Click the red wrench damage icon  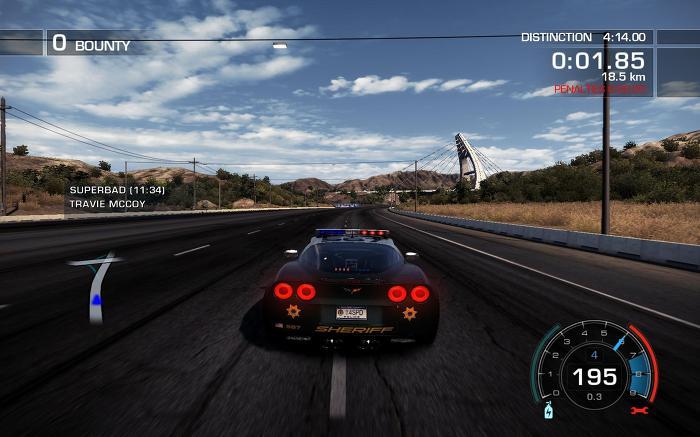636,410
